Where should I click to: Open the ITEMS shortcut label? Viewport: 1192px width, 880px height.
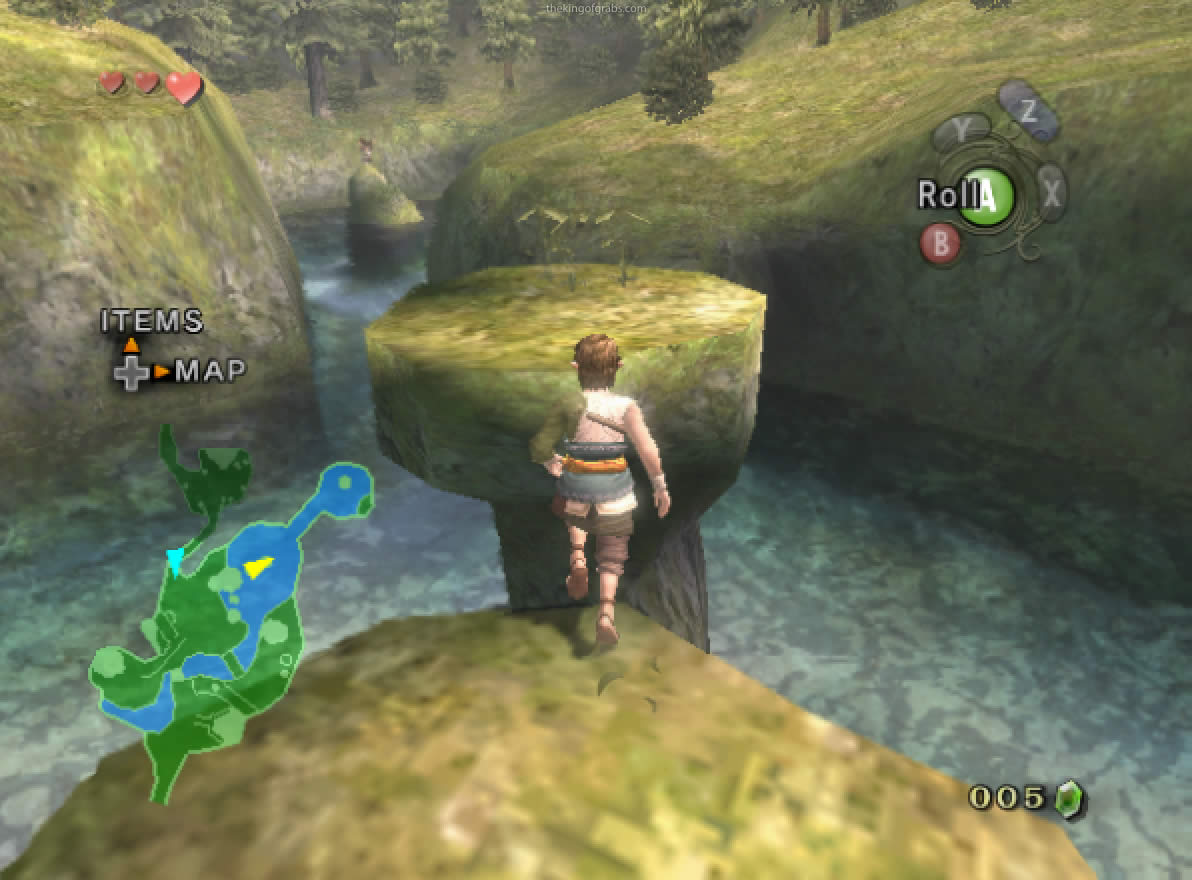[152, 321]
